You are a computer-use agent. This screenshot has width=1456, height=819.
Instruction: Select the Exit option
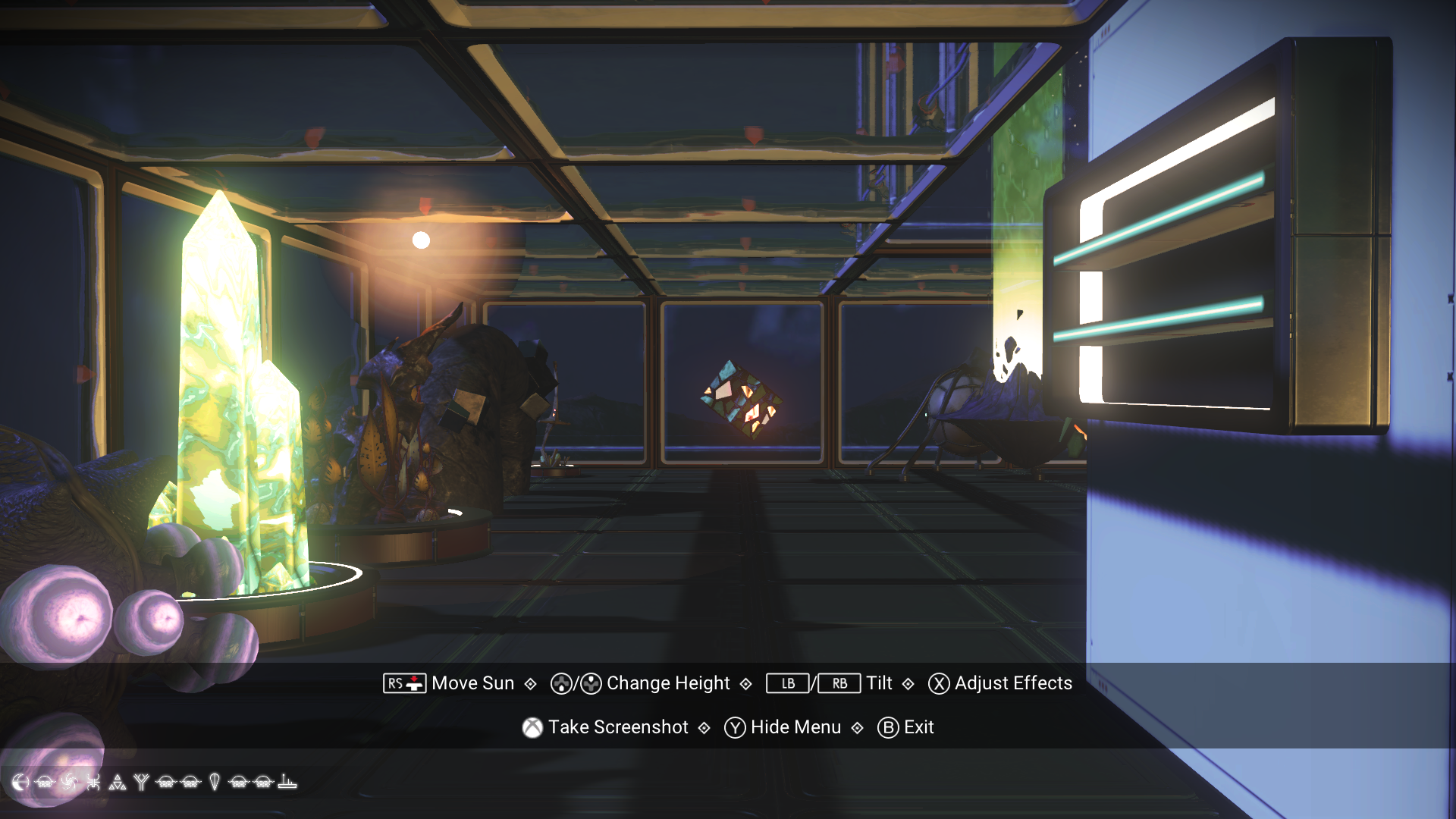919,727
